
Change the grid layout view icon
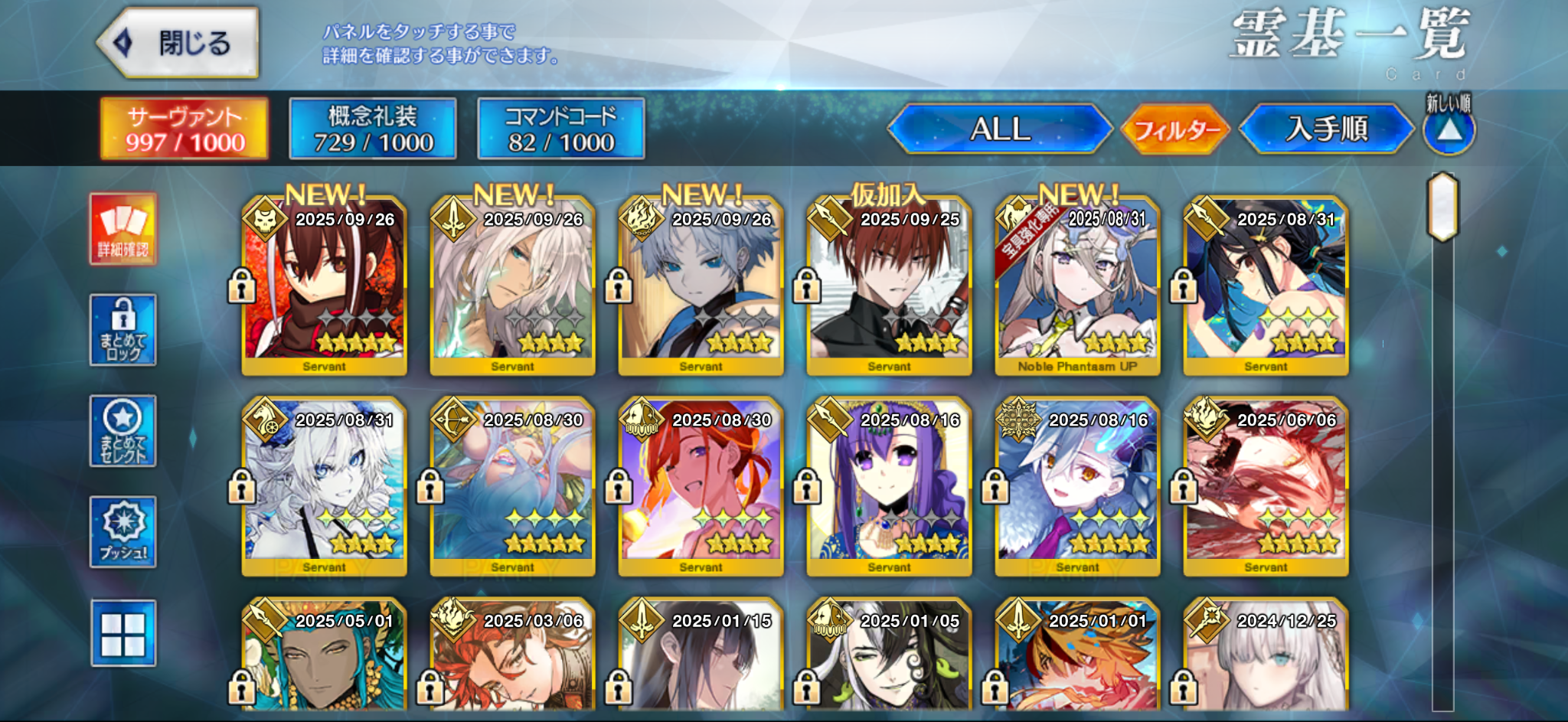[123, 633]
